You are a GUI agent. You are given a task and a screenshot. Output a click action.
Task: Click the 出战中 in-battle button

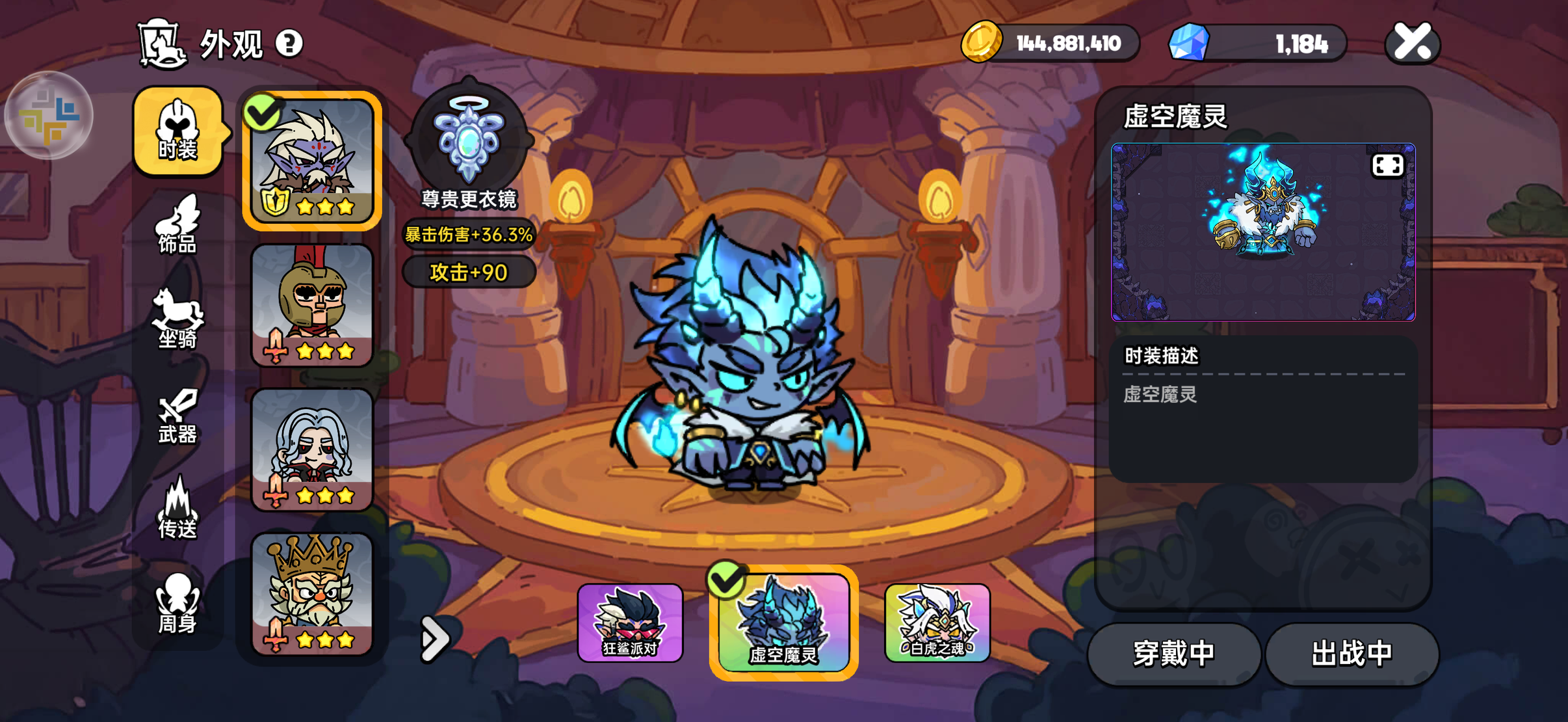[1352, 653]
